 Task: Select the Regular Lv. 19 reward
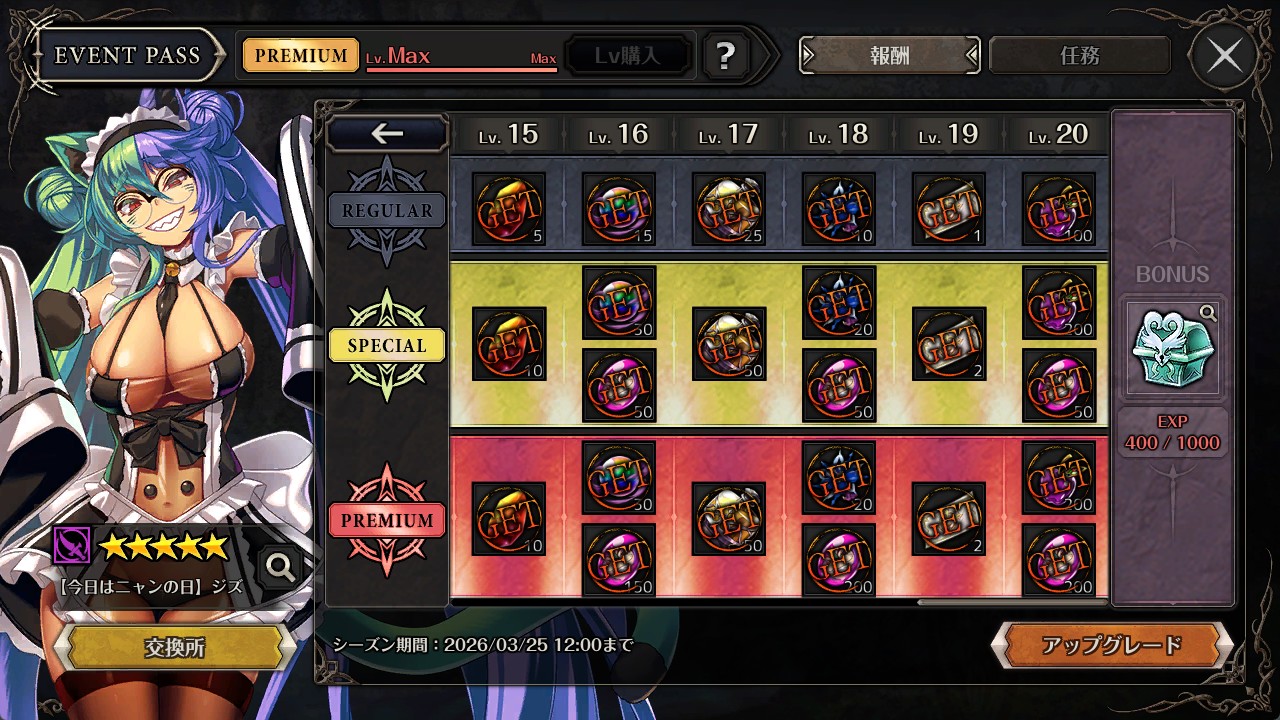point(949,209)
